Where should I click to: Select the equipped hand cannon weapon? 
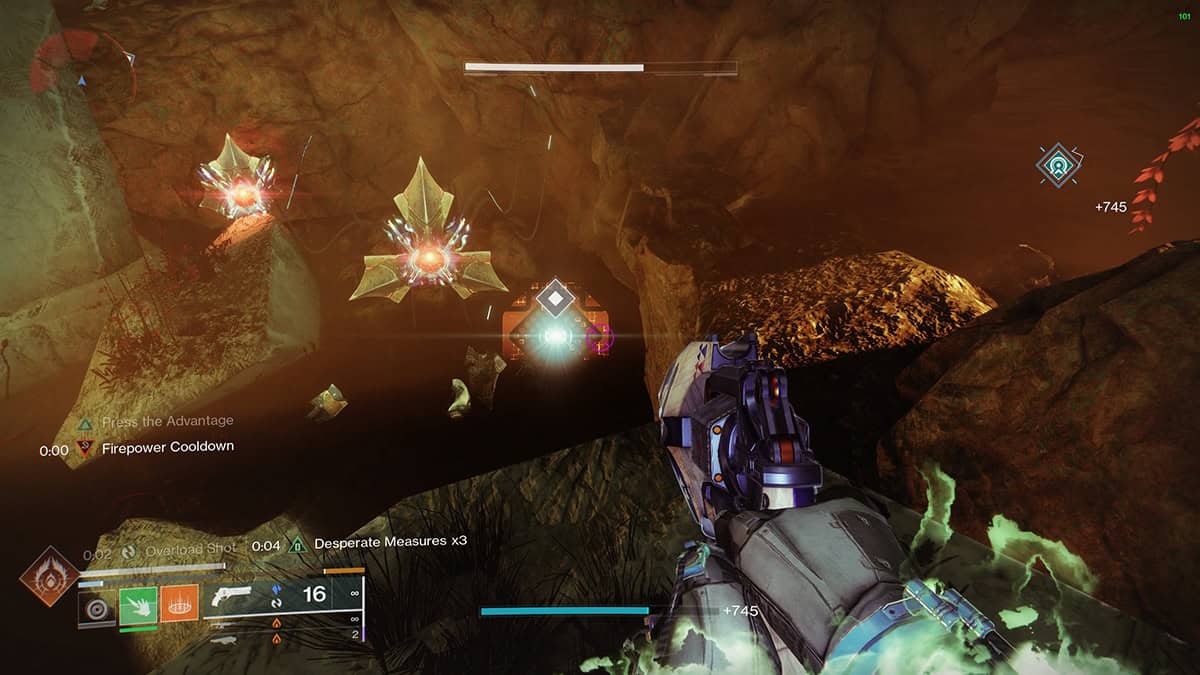coord(232,595)
